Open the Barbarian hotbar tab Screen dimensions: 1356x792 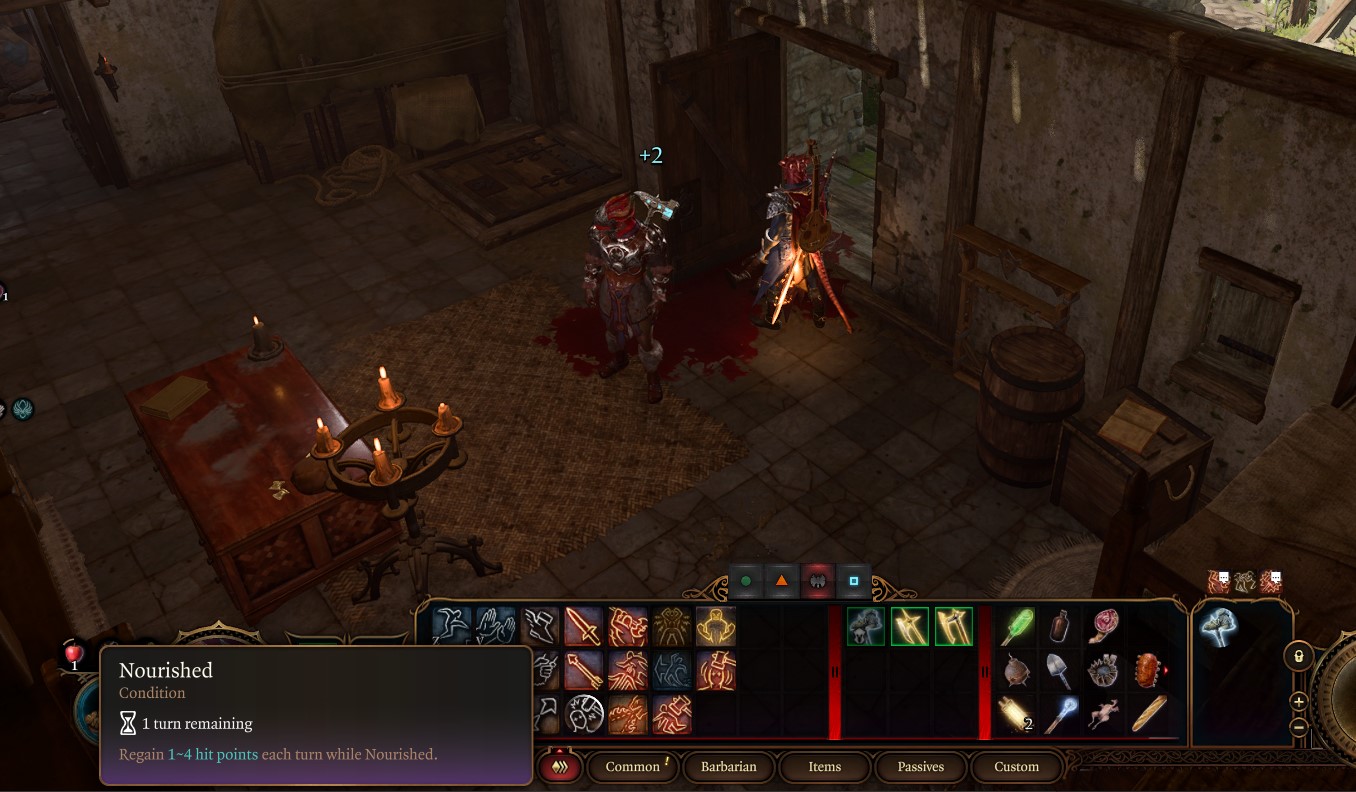coord(728,767)
